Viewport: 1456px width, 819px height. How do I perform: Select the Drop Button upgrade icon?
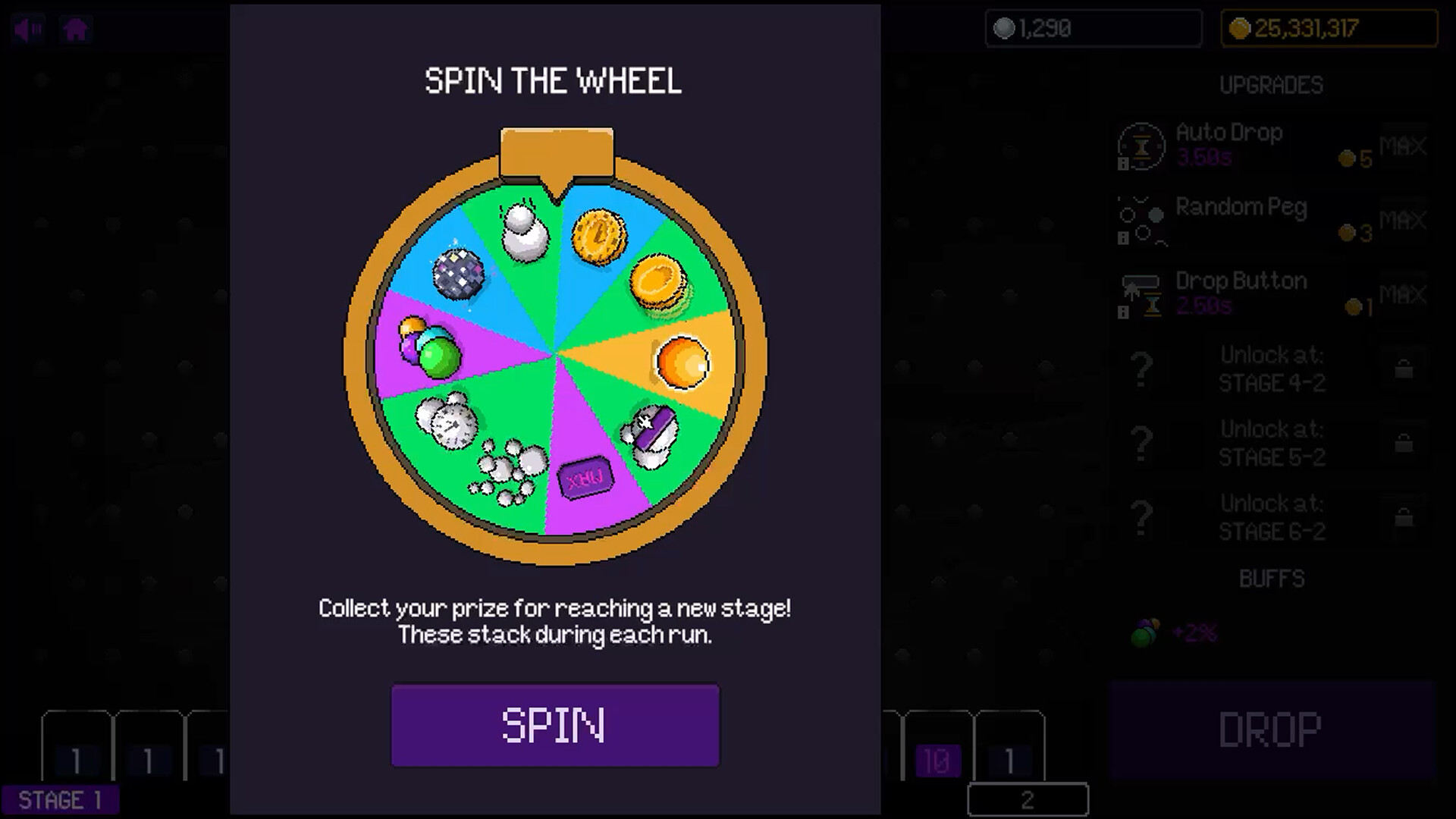(x=1140, y=294)
